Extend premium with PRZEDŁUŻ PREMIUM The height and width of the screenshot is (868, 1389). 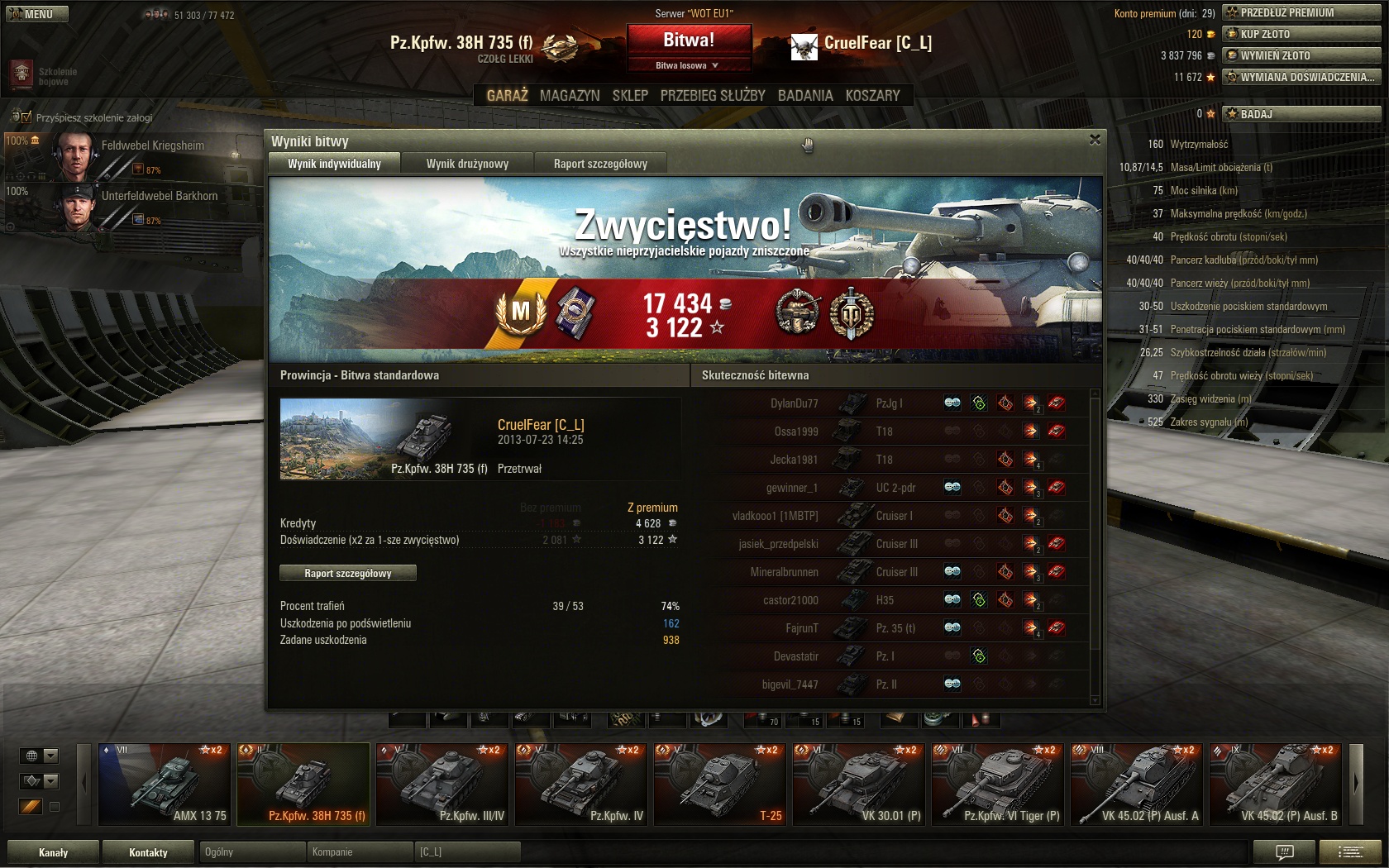coord(1301,12)
